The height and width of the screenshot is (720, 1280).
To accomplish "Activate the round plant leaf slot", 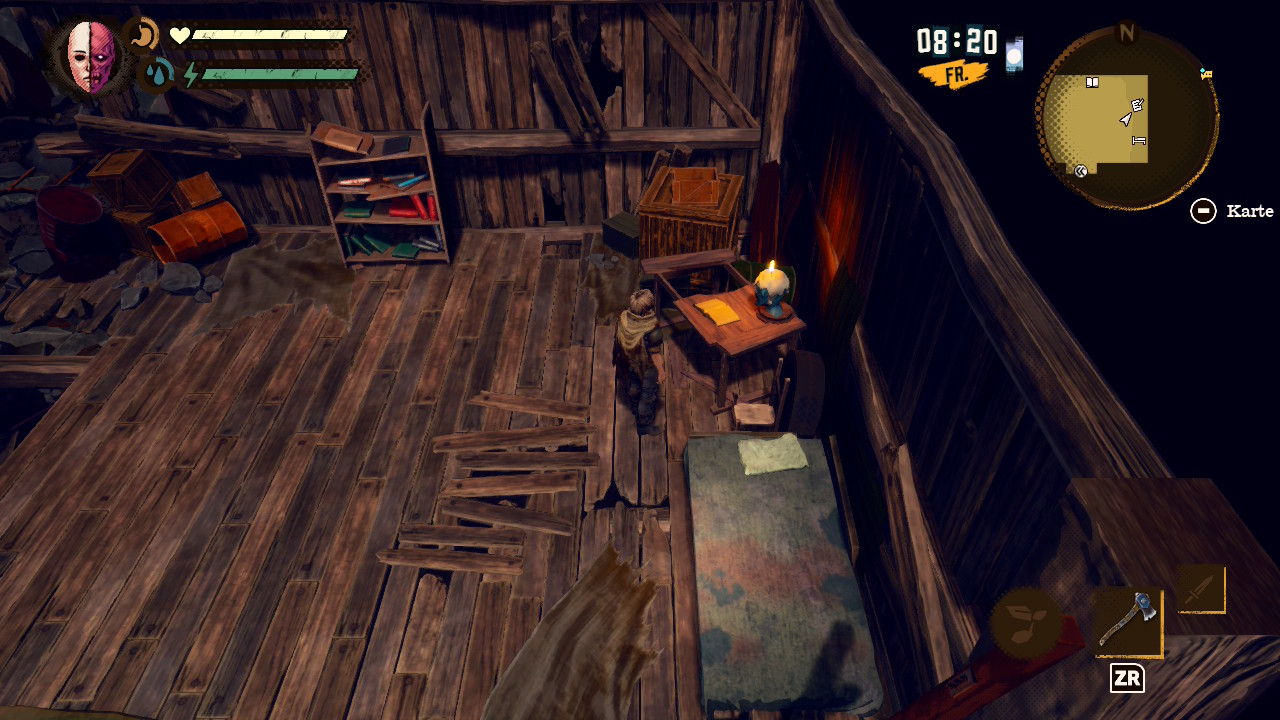I will 1027,622.
